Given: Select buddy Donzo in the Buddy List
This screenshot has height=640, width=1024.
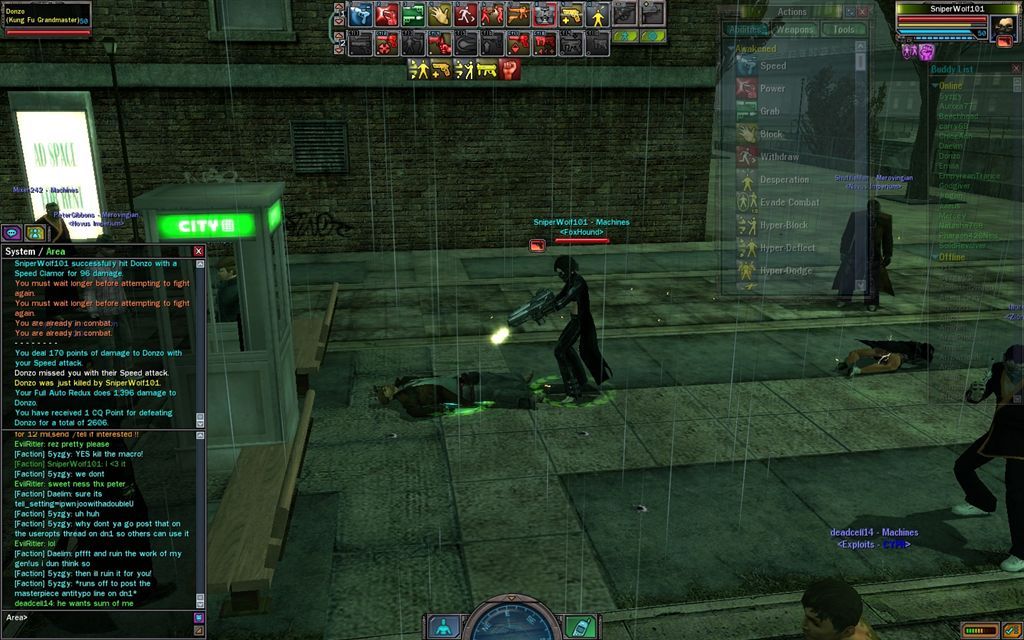Looking at the screenshot, I should point(949,156).
